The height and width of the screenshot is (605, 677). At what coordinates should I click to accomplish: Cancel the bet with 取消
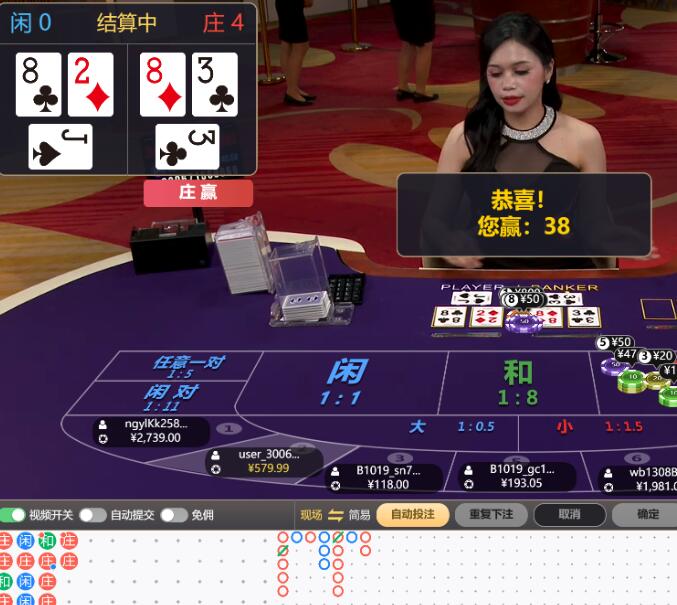(569, 514)
